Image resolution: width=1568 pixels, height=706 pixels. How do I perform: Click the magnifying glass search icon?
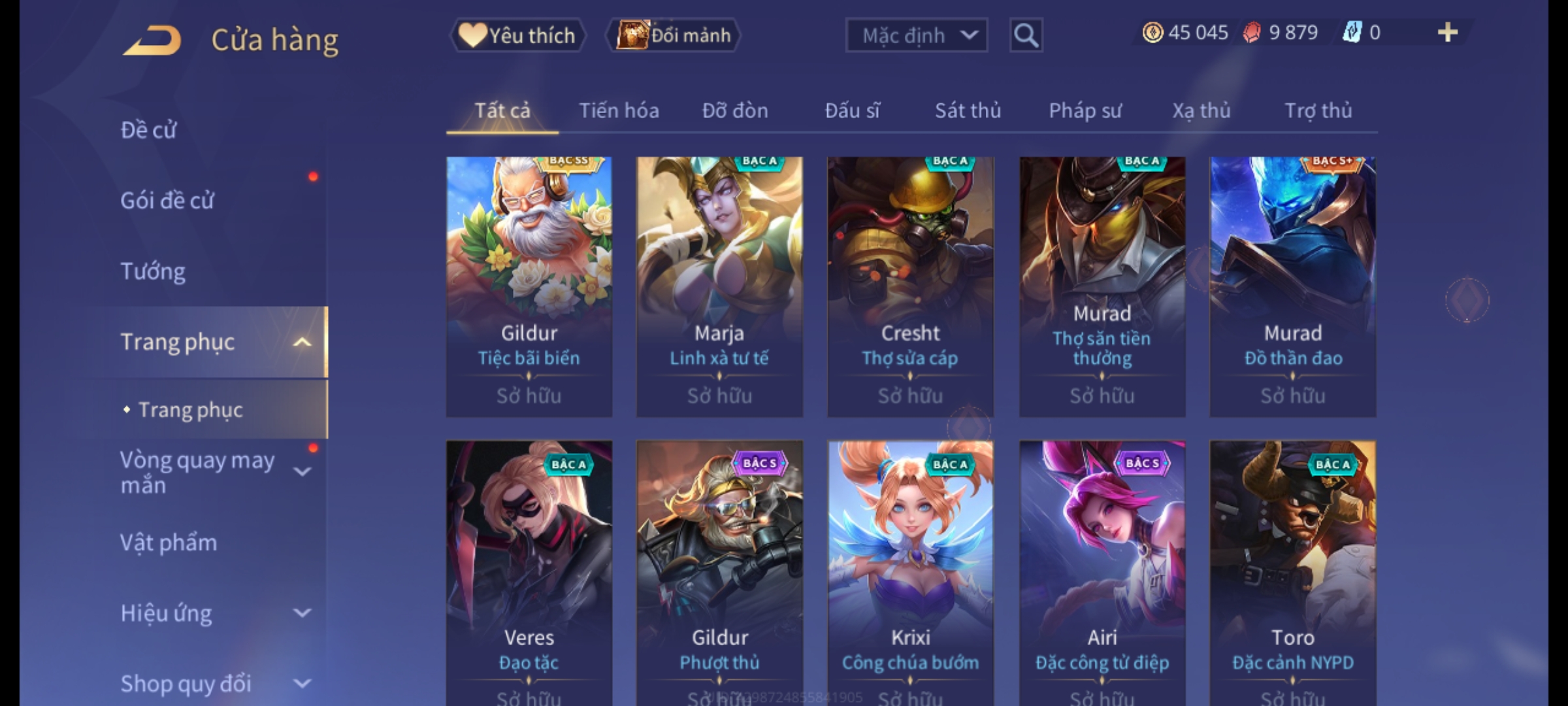[1026, 35]
